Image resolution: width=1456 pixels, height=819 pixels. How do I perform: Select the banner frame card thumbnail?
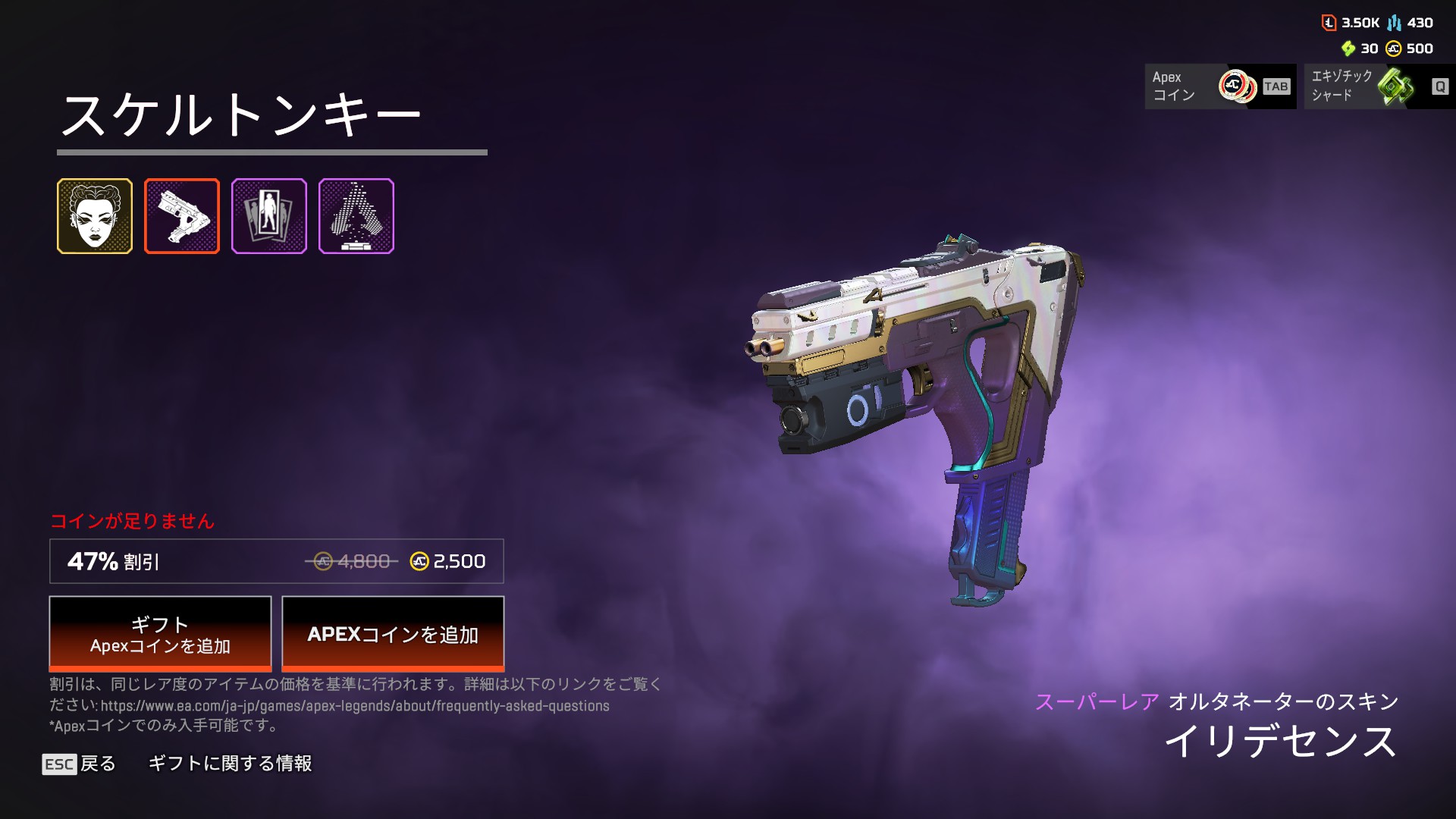[269, 216]
